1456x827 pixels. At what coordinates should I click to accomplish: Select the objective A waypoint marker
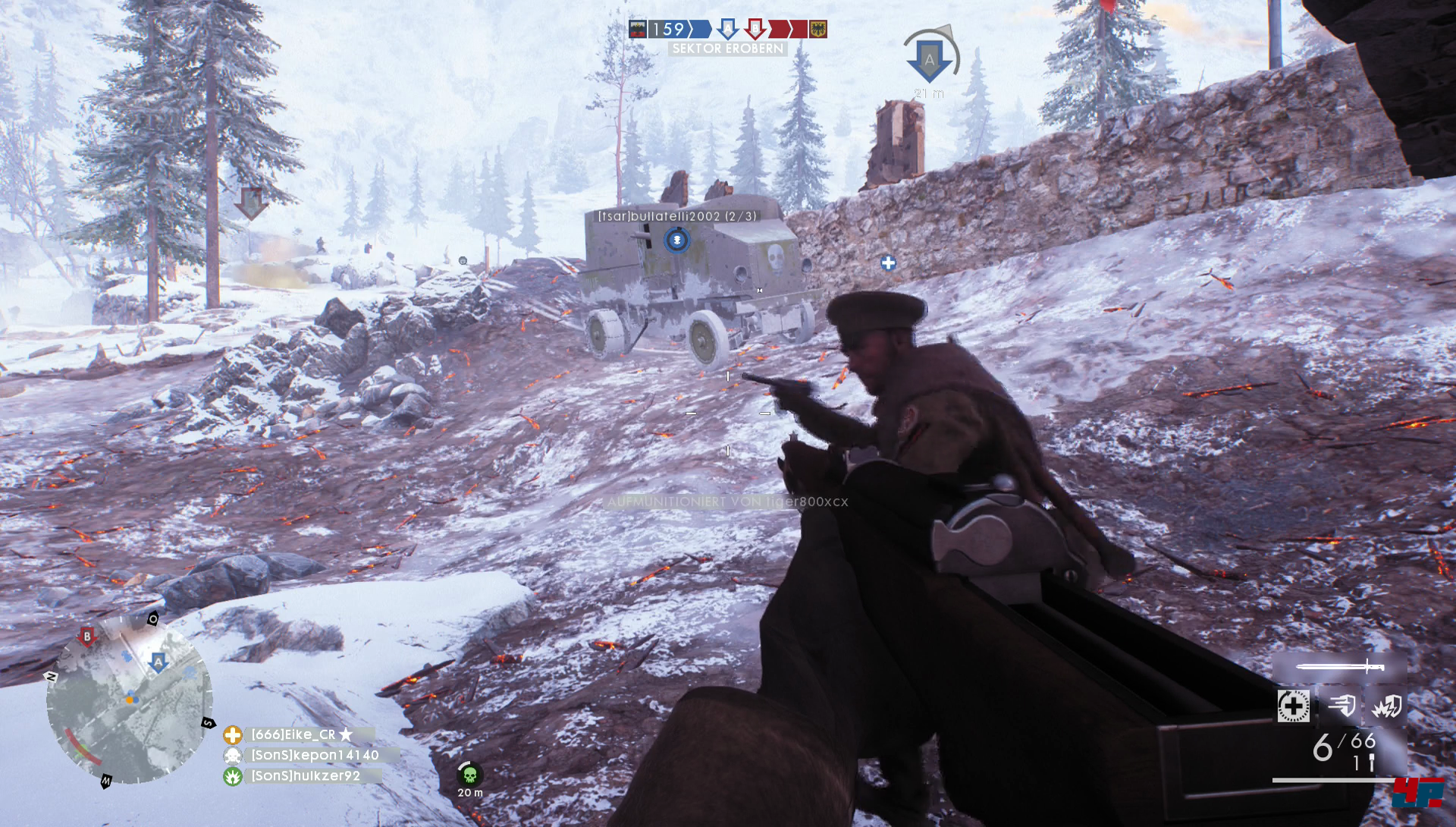[x=930, y=61]
